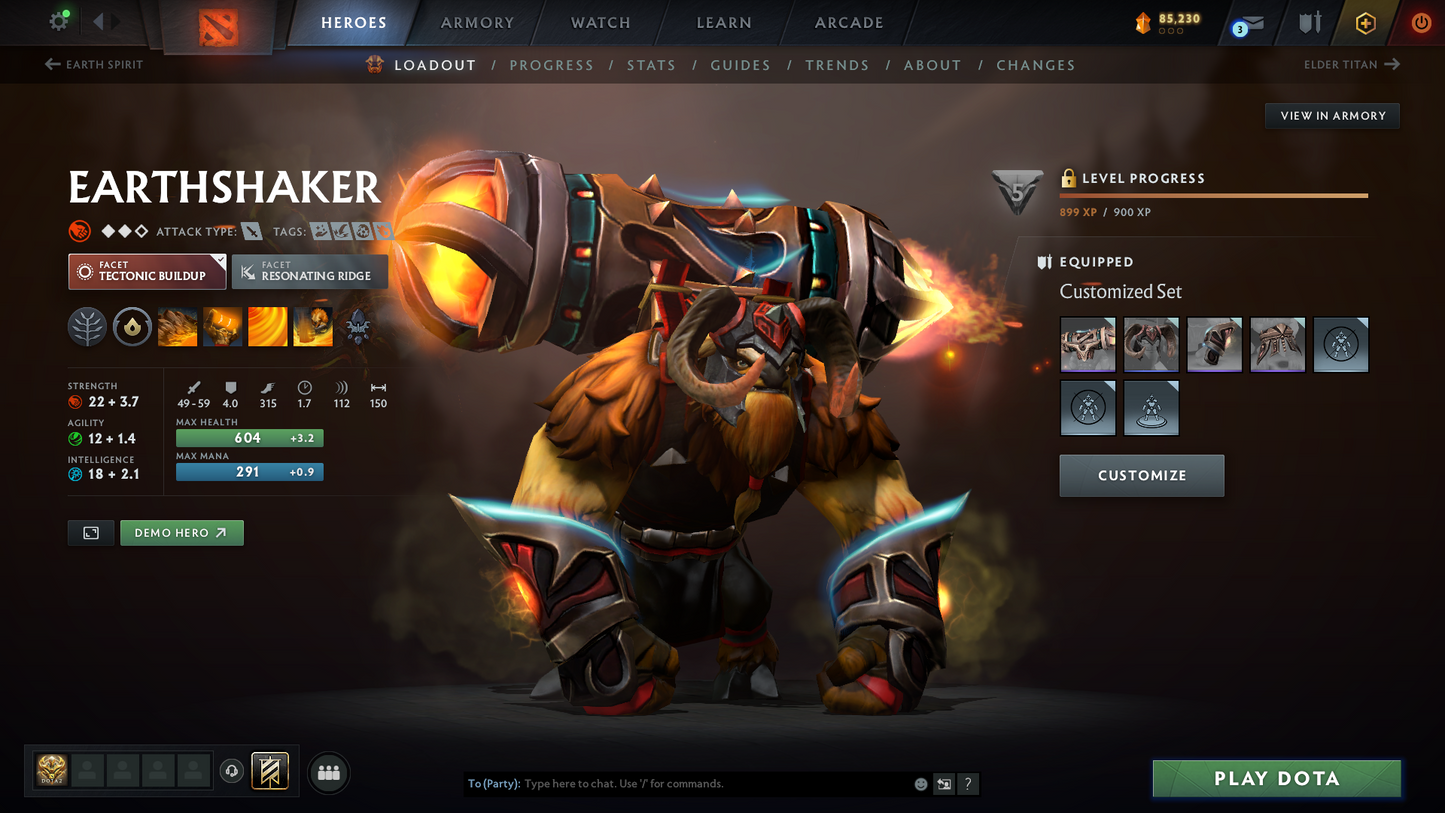Inspect the Level Progress XP bar

pyautogui.click(x=1213, y=196)
